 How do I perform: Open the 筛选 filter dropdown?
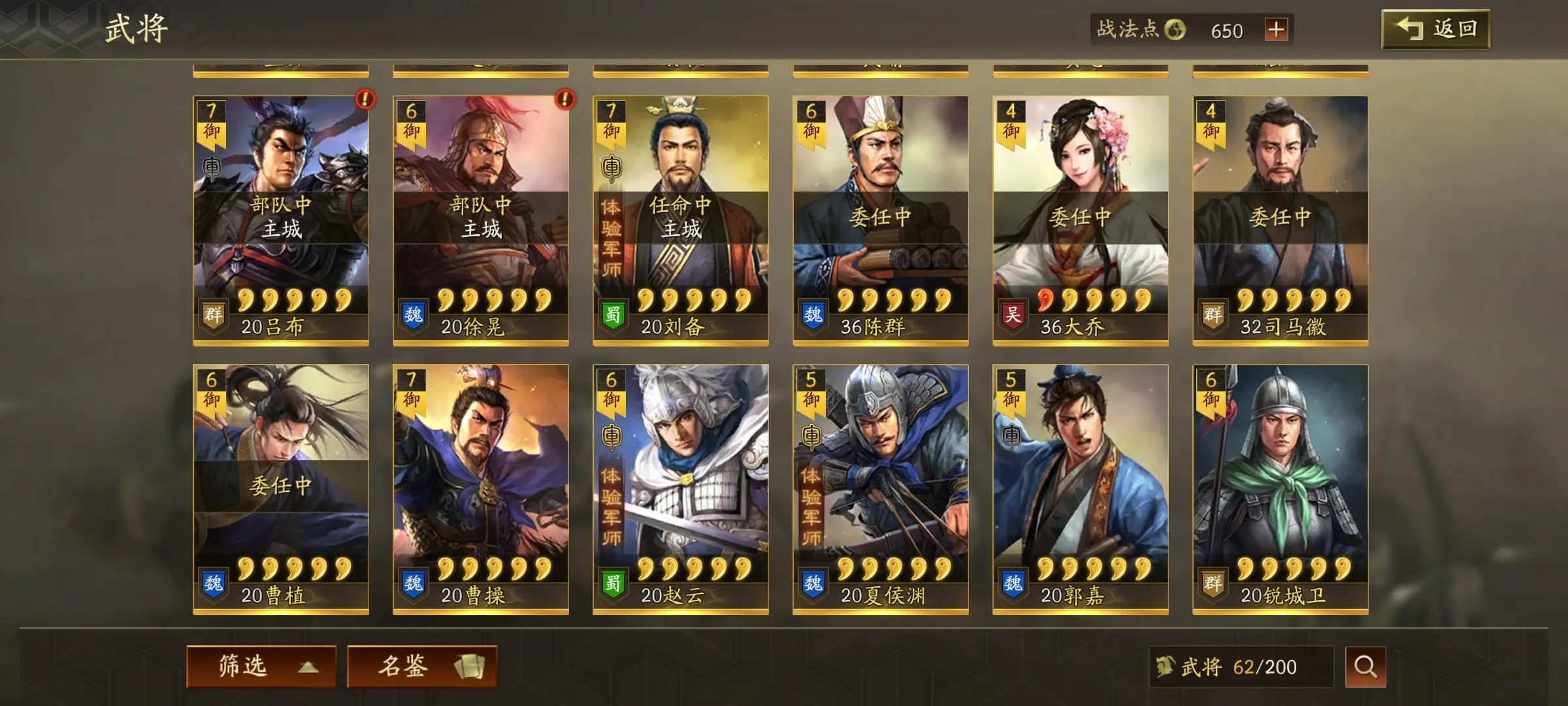pos(261,666)
